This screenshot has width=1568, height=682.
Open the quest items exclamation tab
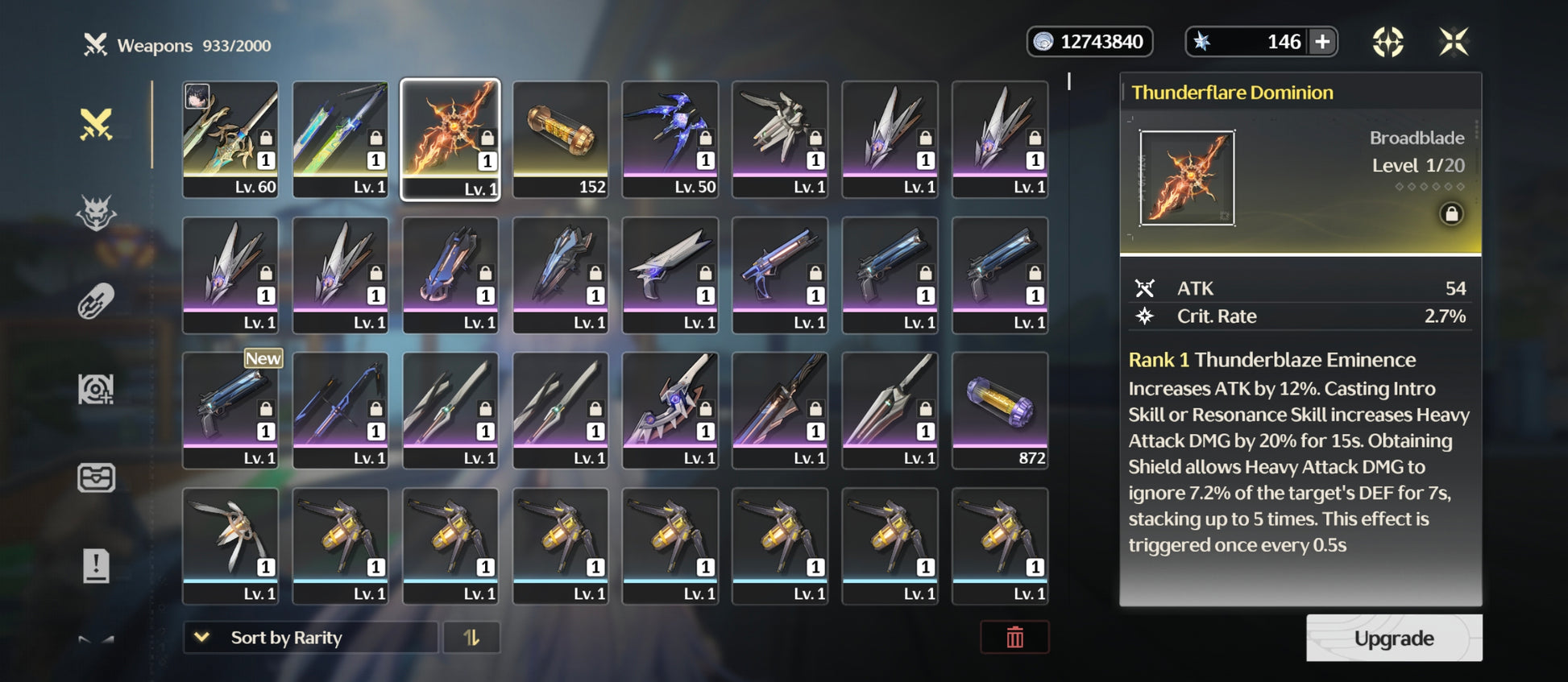[x=96, y=565]
